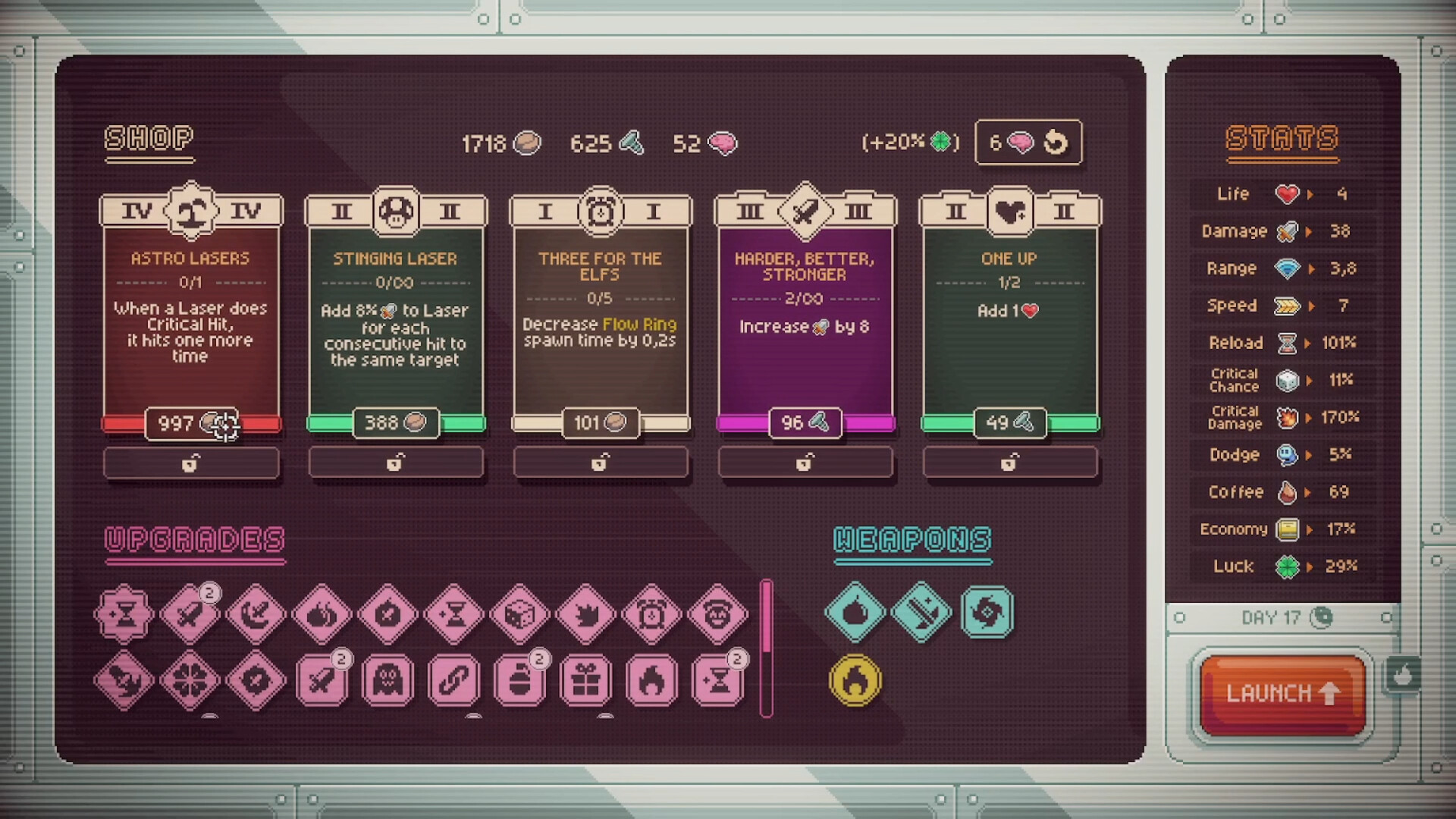This screenshot has width=1456, height=819.
Task: Reroll the shop for 6 brains
Action: point(1028,143)
